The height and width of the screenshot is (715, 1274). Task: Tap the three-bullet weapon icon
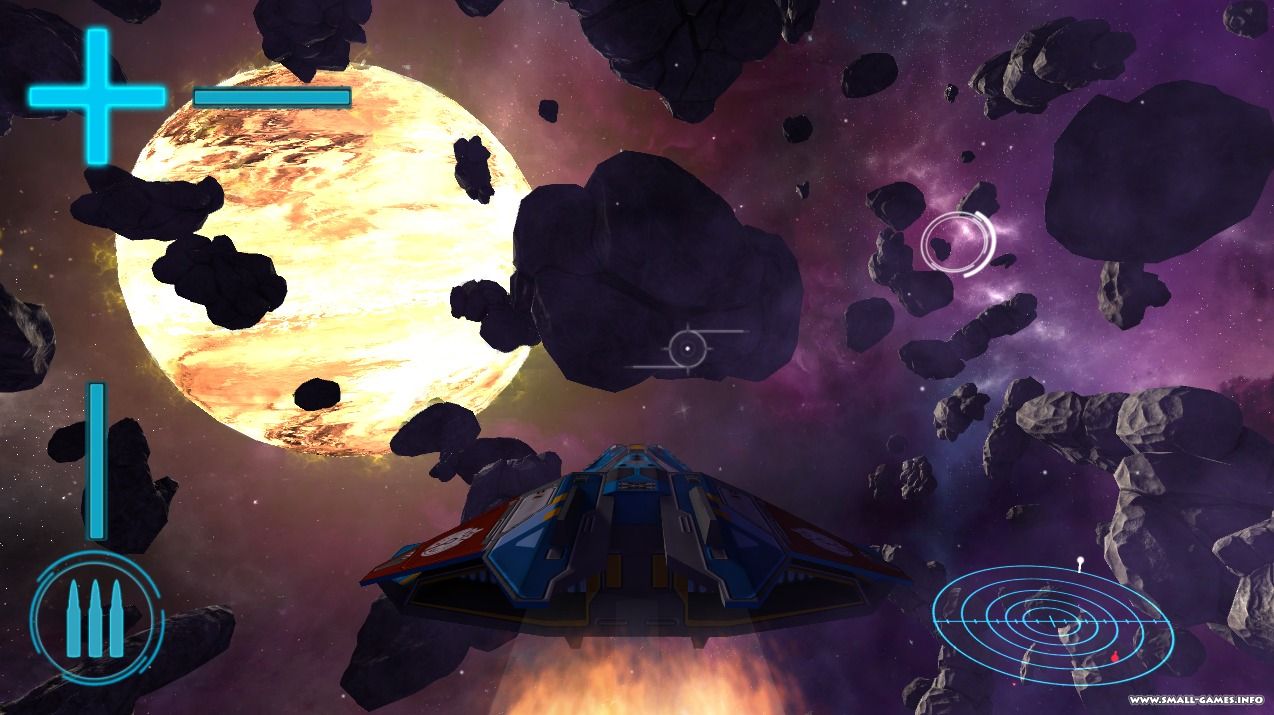pyautogui.click(x=96, y=617)
